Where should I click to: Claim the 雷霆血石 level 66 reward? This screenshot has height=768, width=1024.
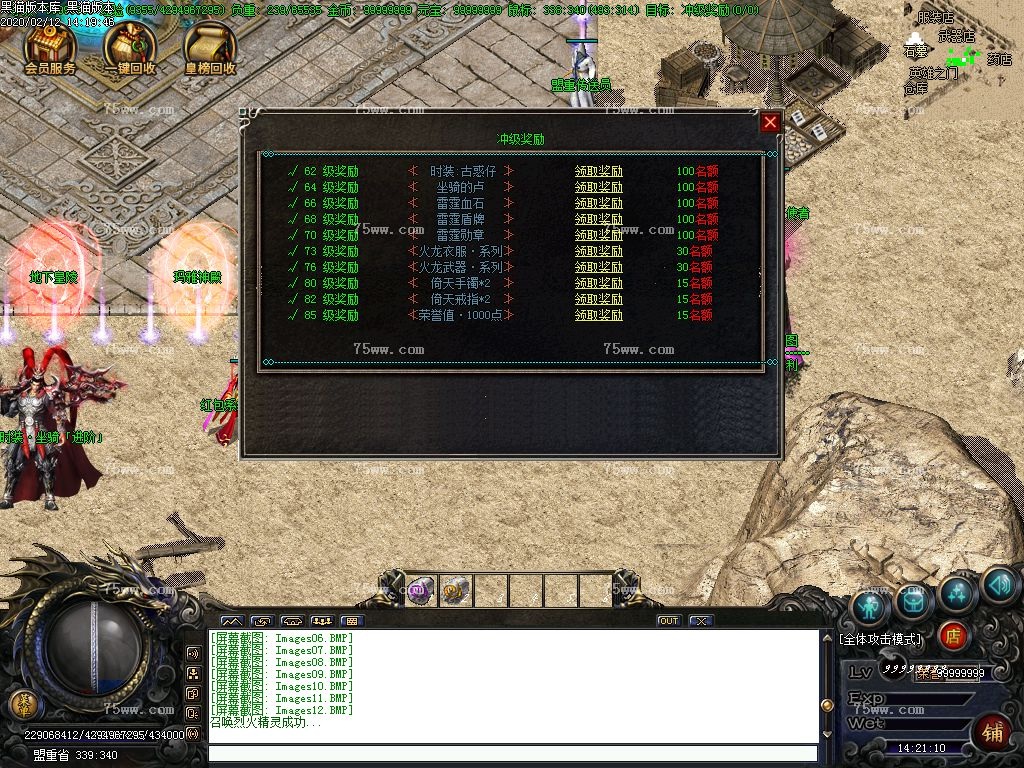pyautogui.click(x=598, y=203)
